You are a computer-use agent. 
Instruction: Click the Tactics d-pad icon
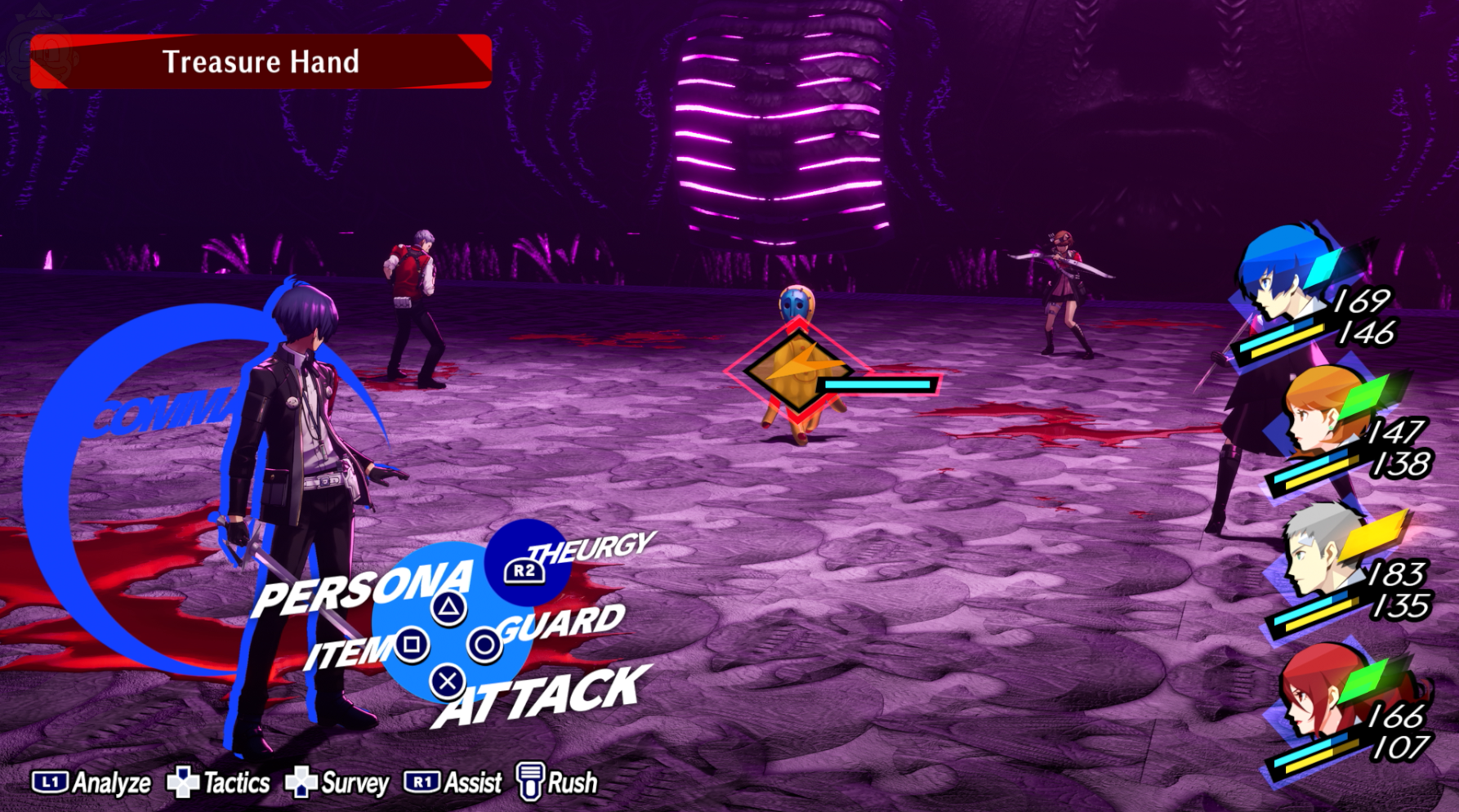184,782
